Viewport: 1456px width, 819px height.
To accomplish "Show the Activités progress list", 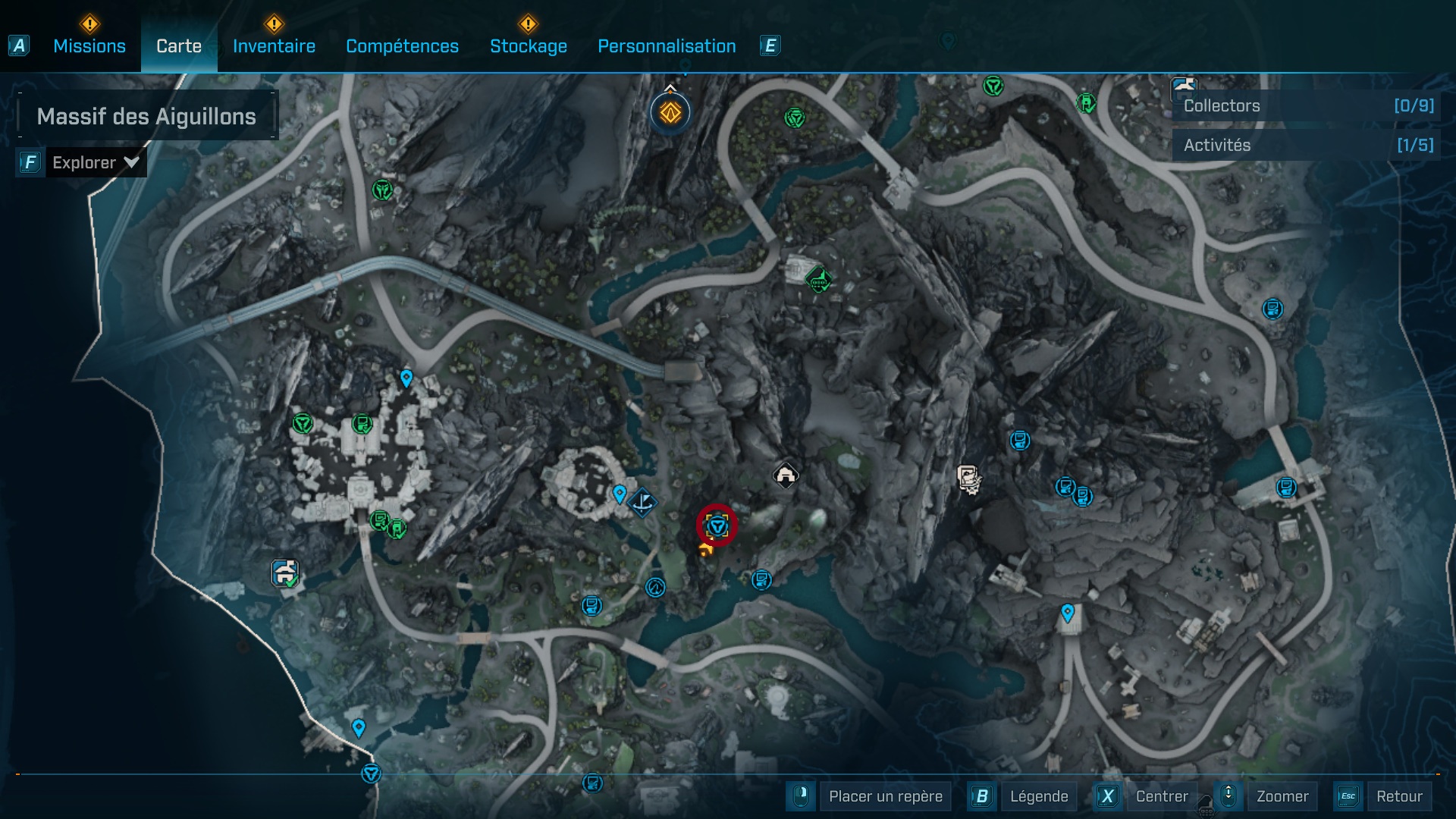I will pos(1307,145).
